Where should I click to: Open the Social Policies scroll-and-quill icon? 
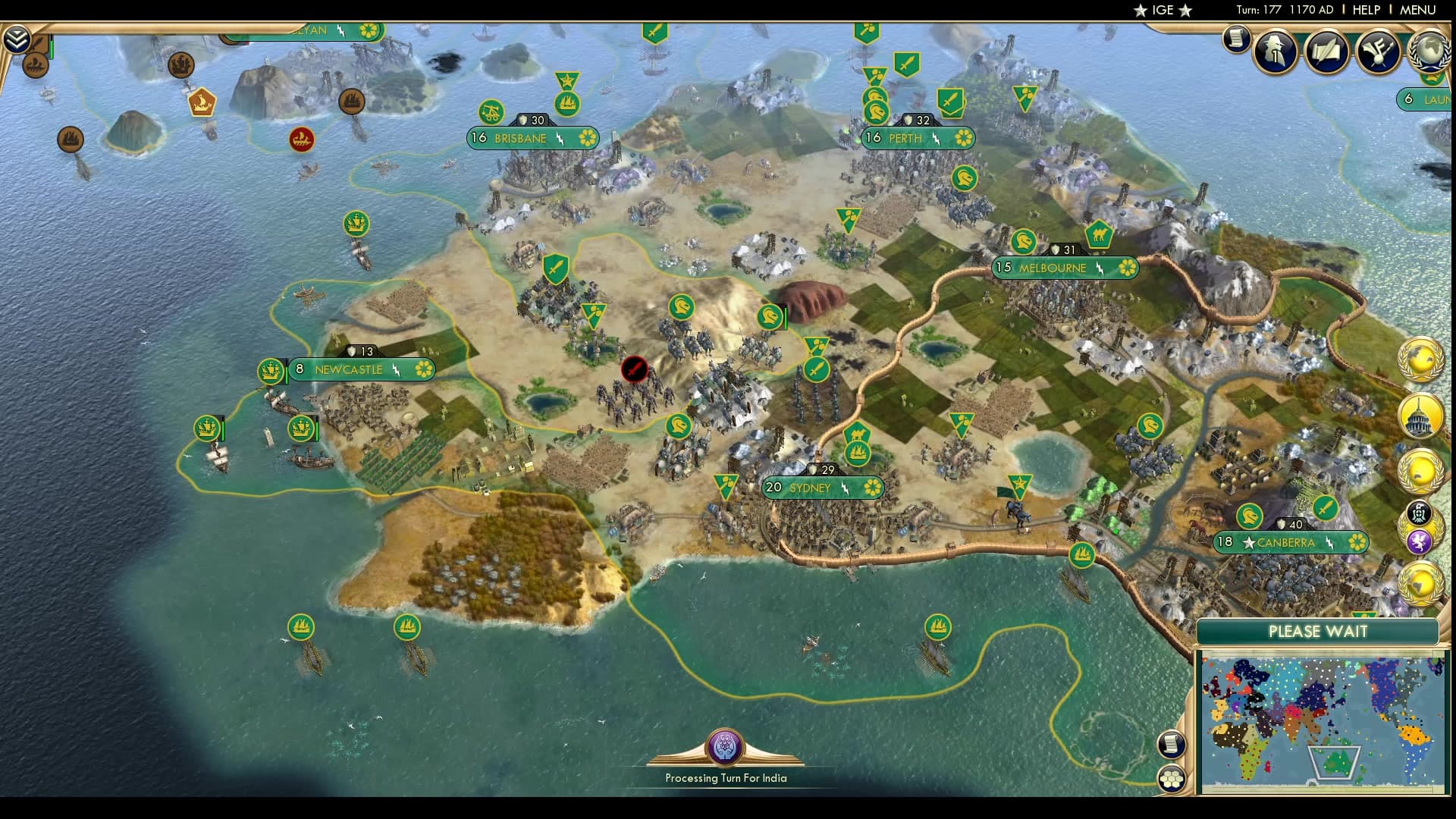click(x=1326, y=51)
